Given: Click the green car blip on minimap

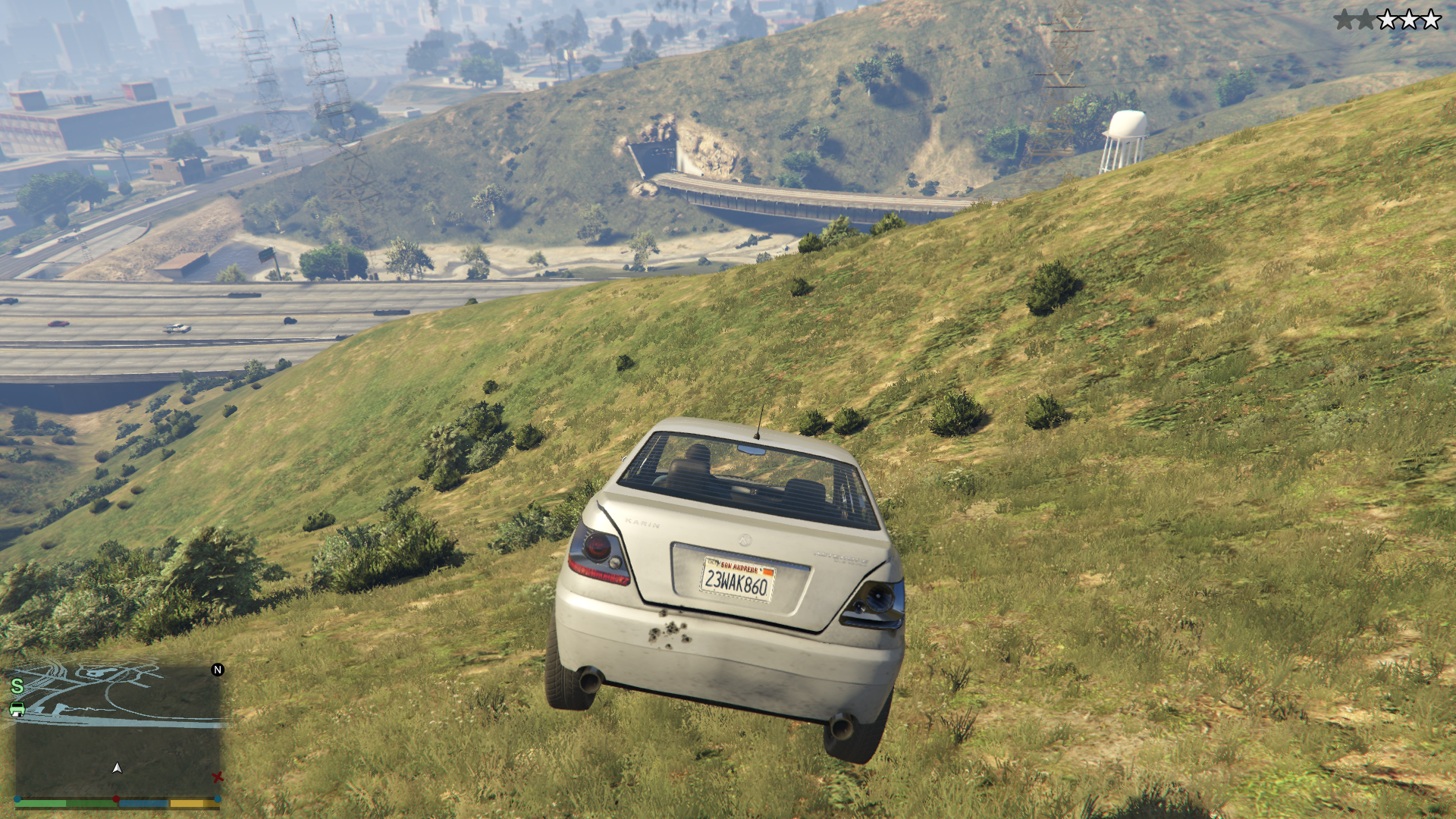Looking at the screenshot, I should click(17, 710).
